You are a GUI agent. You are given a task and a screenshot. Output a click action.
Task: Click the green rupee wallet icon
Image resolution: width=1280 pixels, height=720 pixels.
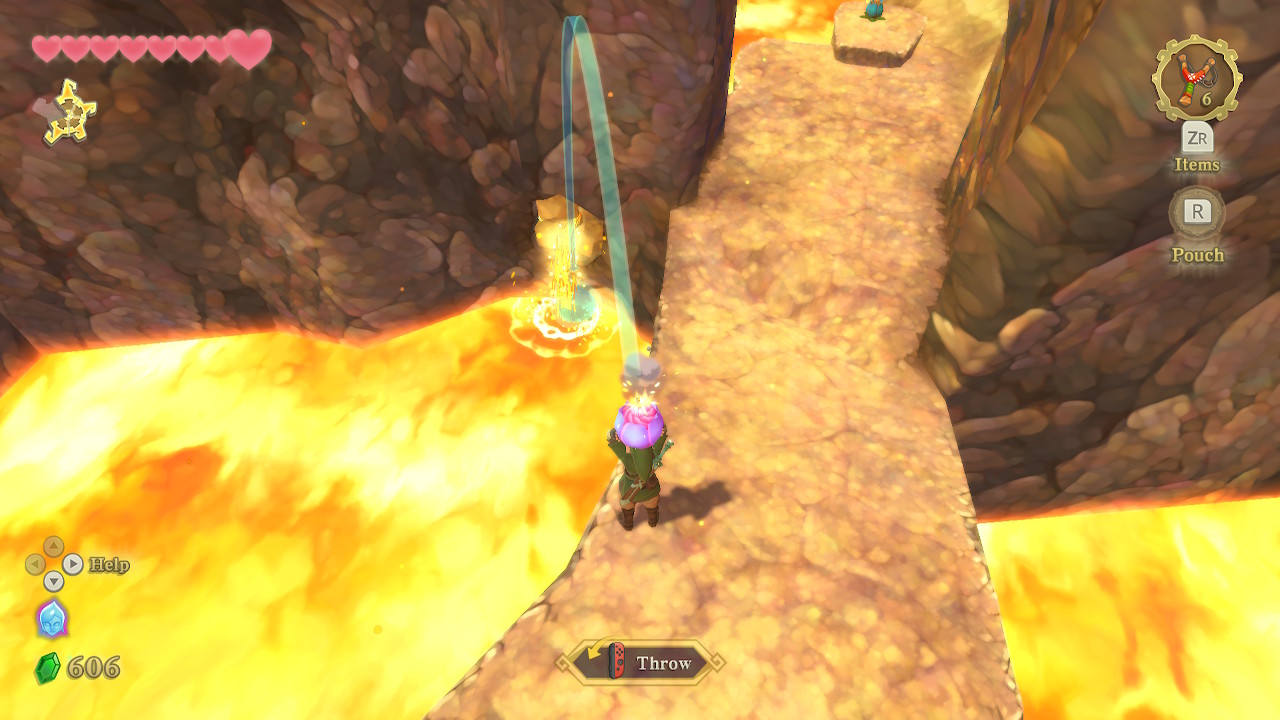coord(47,668)
